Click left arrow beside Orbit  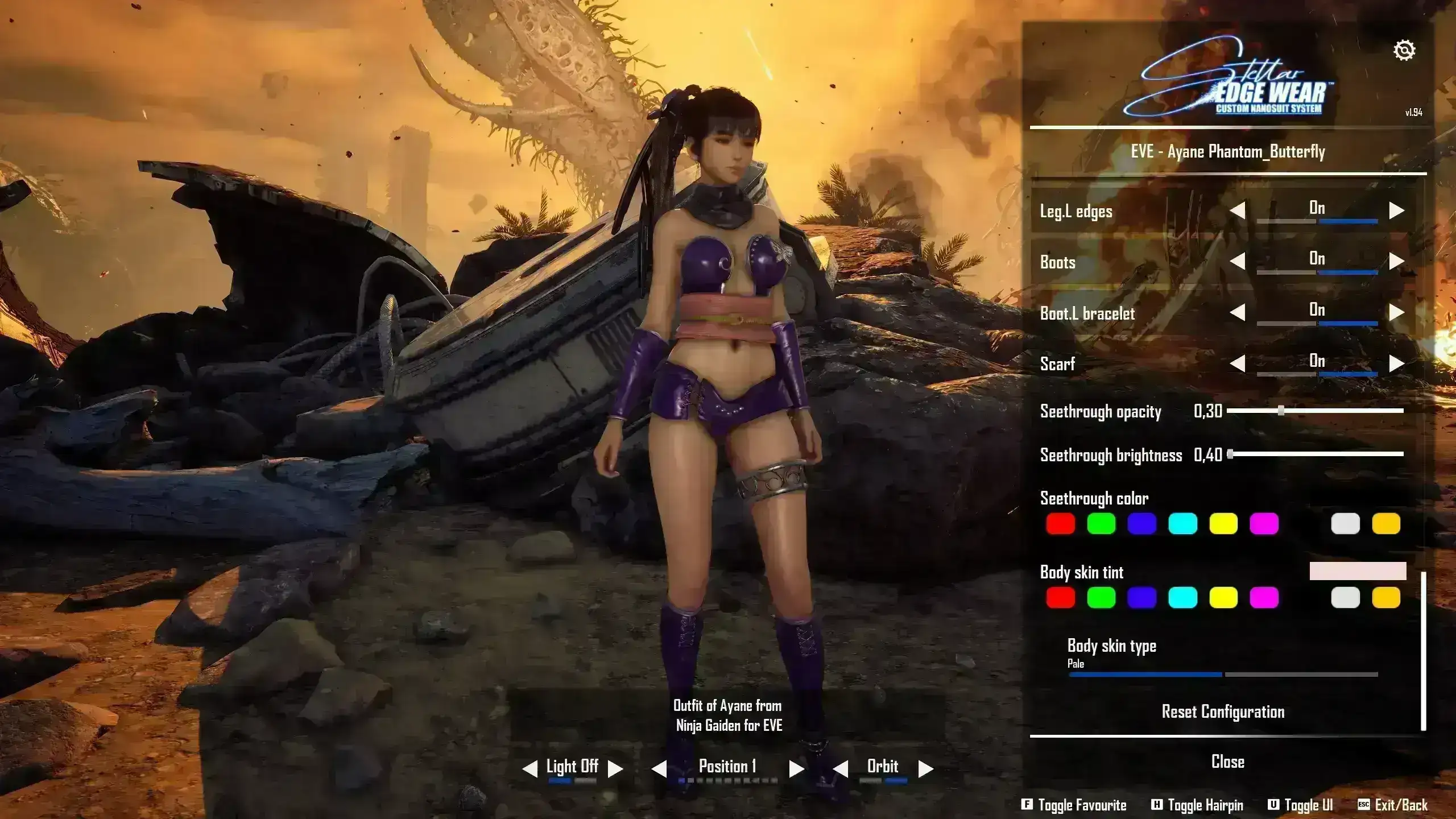tap(841, 769)
